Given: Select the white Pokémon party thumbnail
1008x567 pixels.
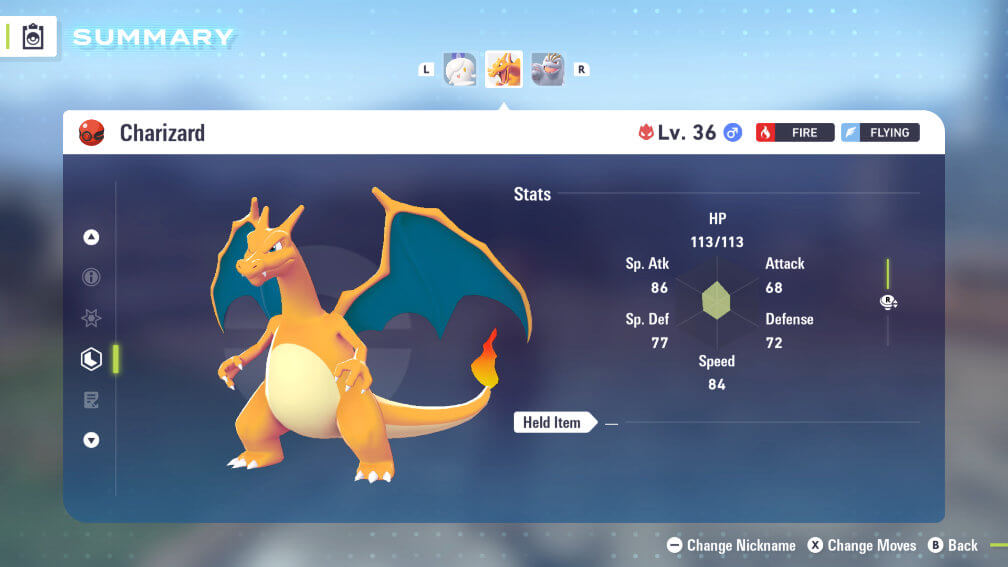Looking at the screenshot, I should click(460, 69).
